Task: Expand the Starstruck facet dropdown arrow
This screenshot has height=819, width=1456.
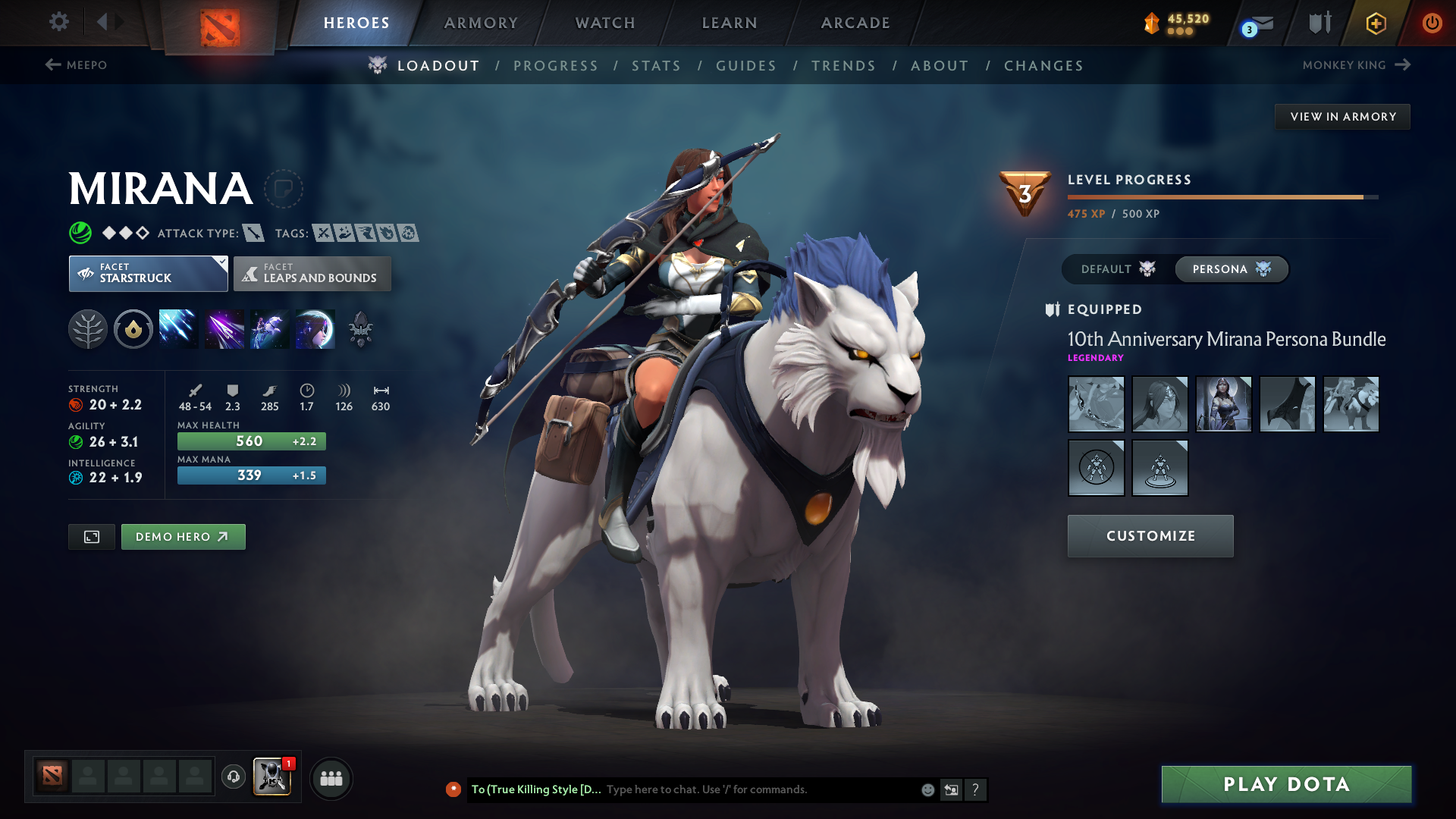Action: pyautogui.click(x=221, y=262)
